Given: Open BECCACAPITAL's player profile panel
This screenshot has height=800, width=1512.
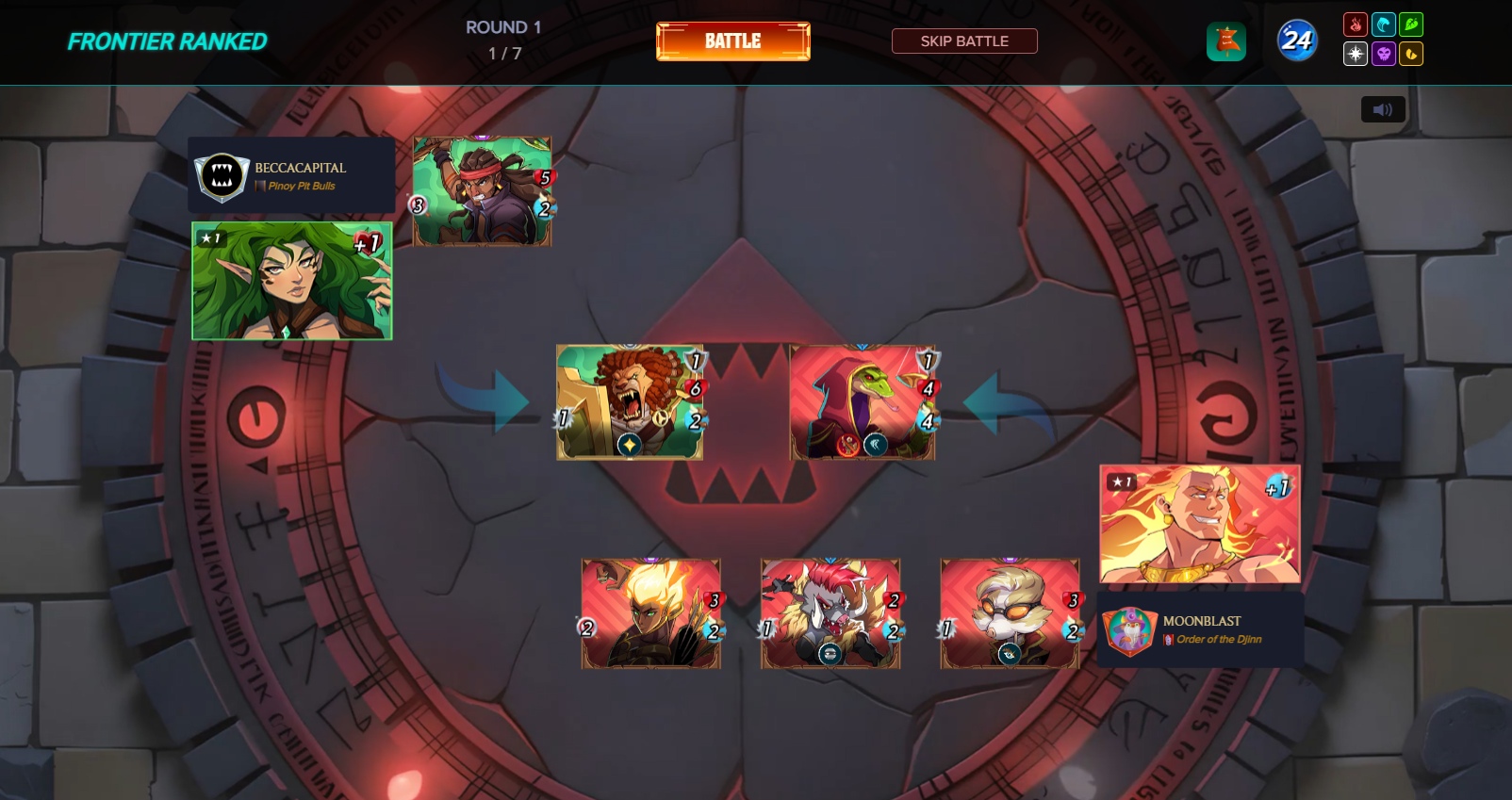Looking at the screenshot, I should [x=291, y=175].
